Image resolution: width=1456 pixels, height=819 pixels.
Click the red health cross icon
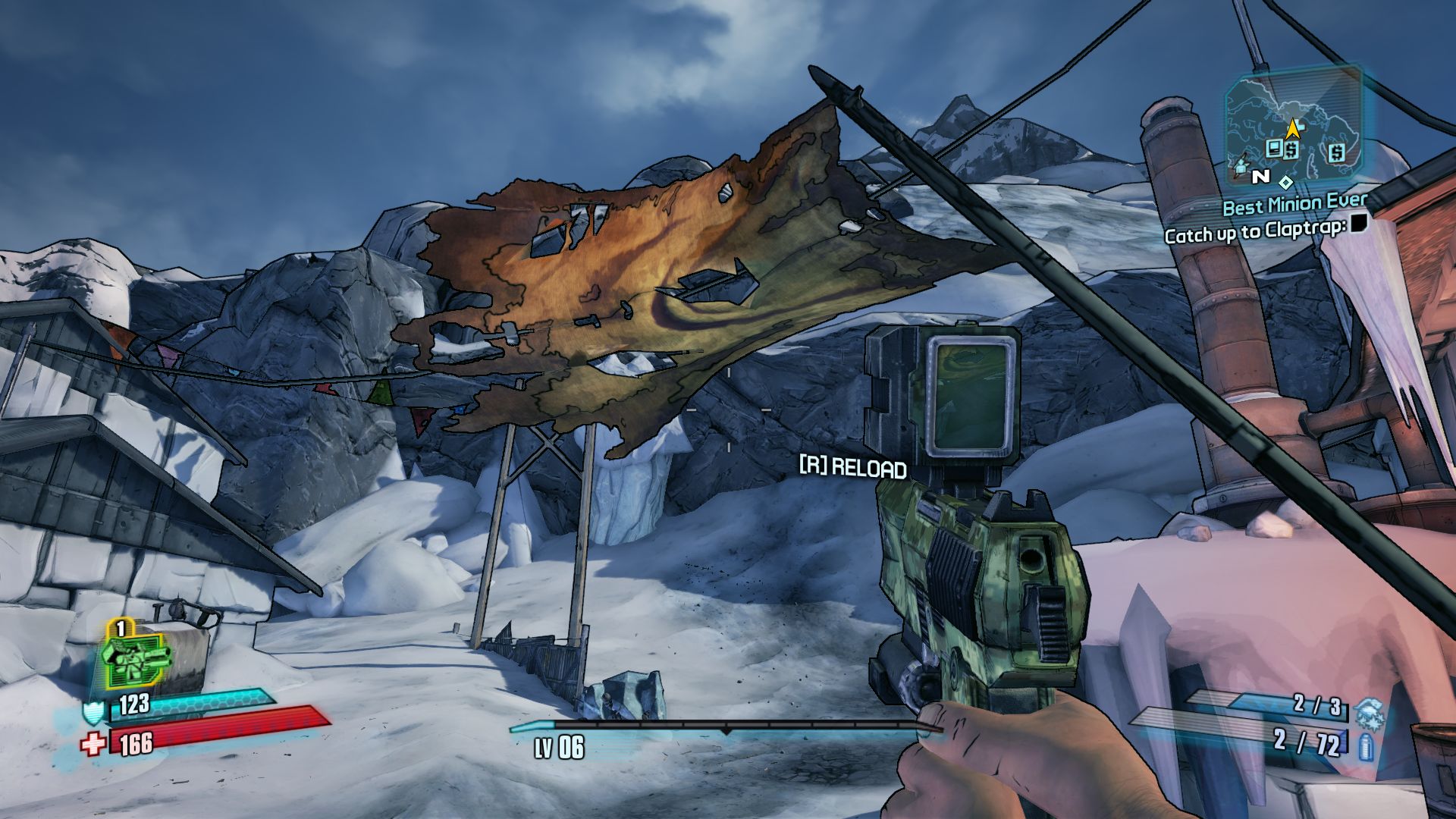[x=93, y=745]
